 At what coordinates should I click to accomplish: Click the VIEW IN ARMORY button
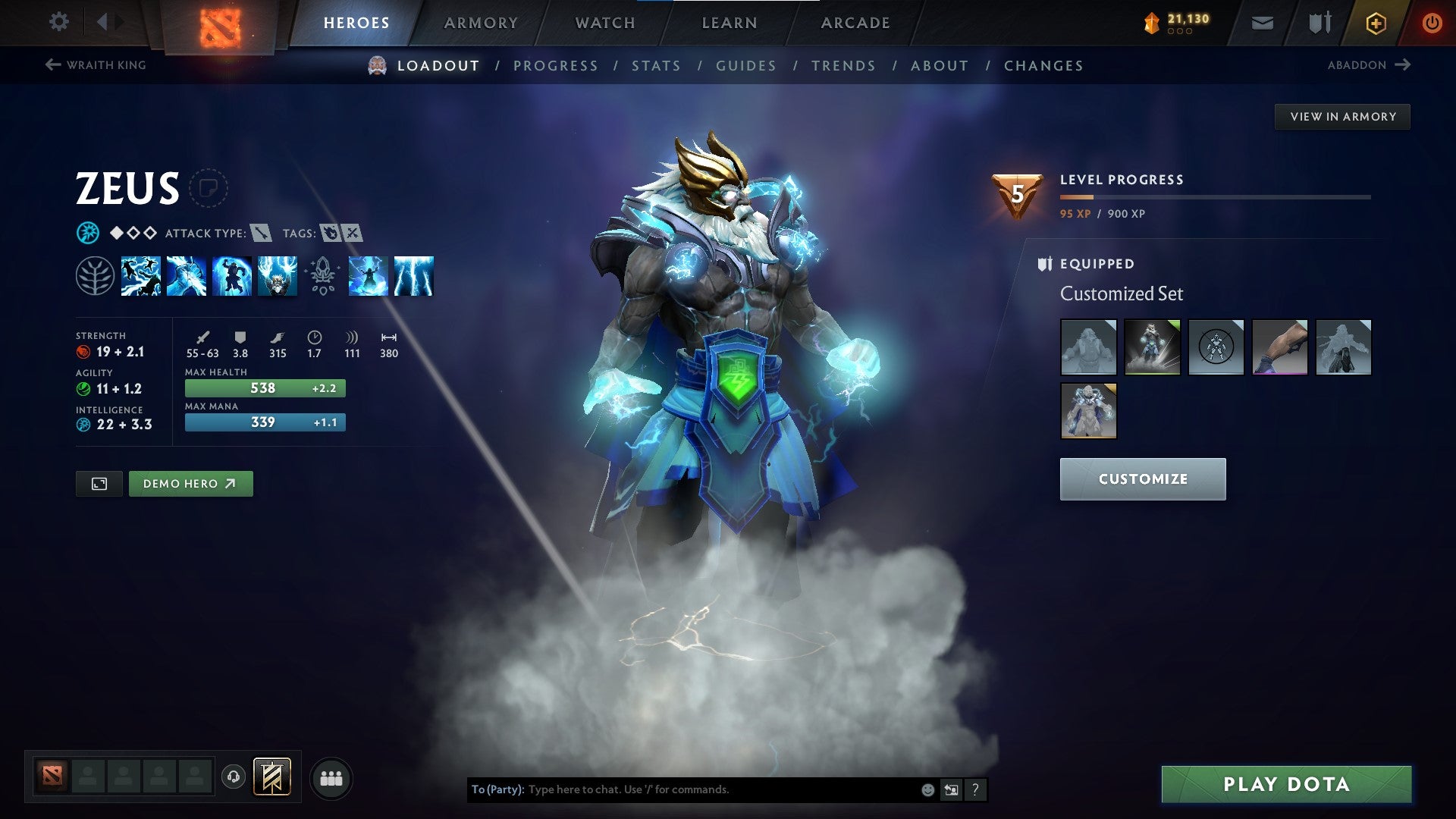1342,116
